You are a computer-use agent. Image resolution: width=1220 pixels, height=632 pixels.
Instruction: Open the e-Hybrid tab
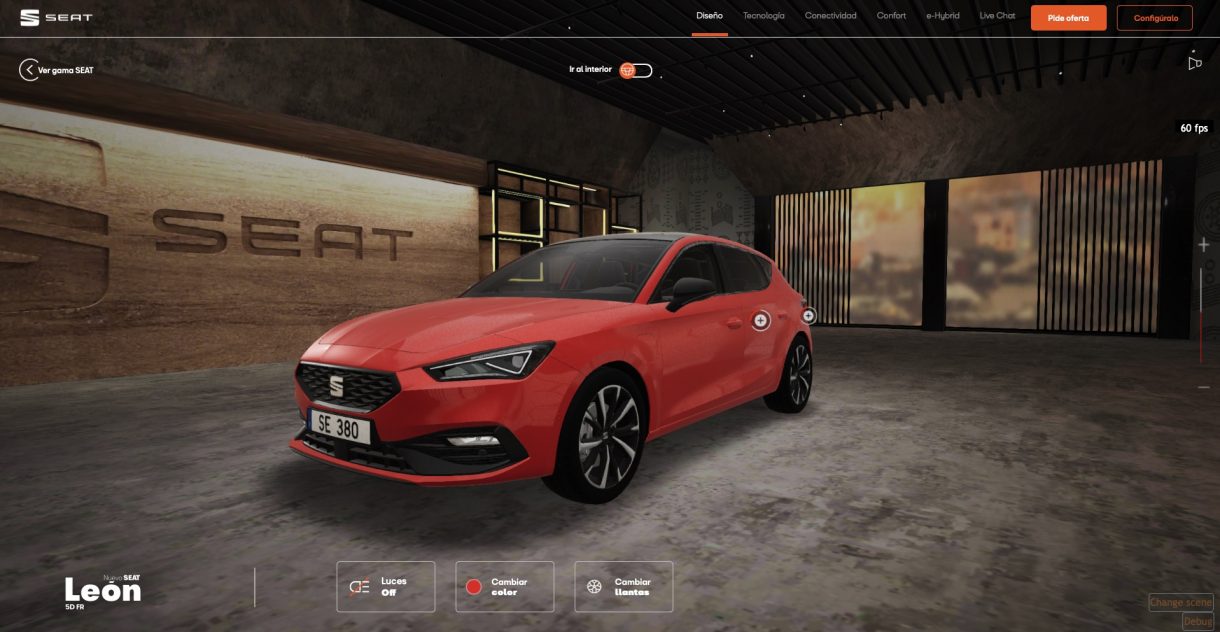coord(943,16)
